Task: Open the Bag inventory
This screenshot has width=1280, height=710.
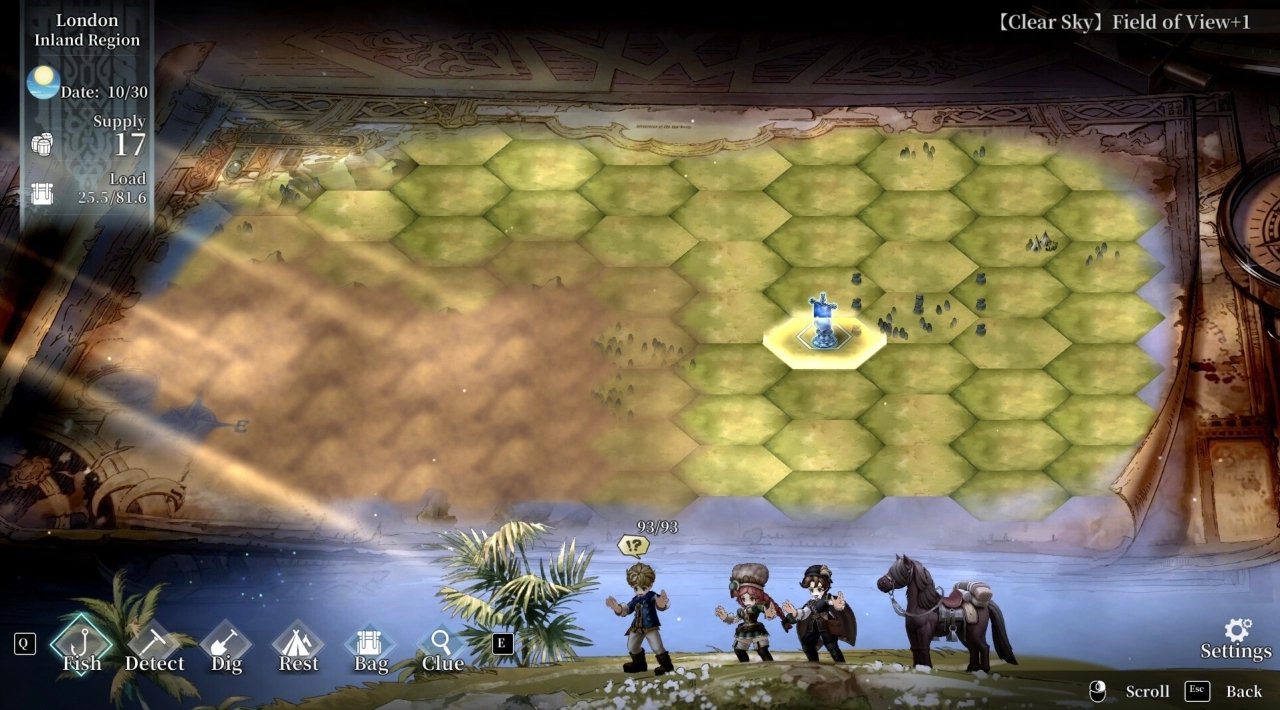Action: point(370,647)
